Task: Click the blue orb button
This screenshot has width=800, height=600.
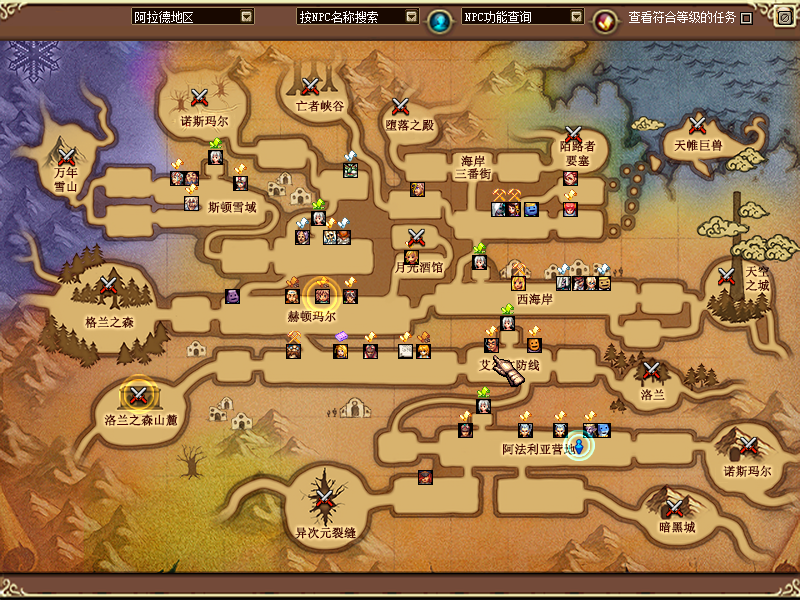Action: [x=438, y=18]
